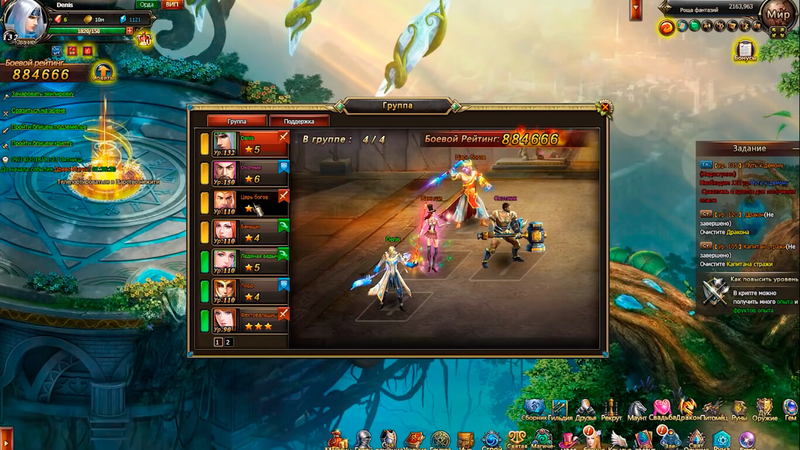Click the Орда faction button
The image size is (800, 450).
[x=146, y=5]
